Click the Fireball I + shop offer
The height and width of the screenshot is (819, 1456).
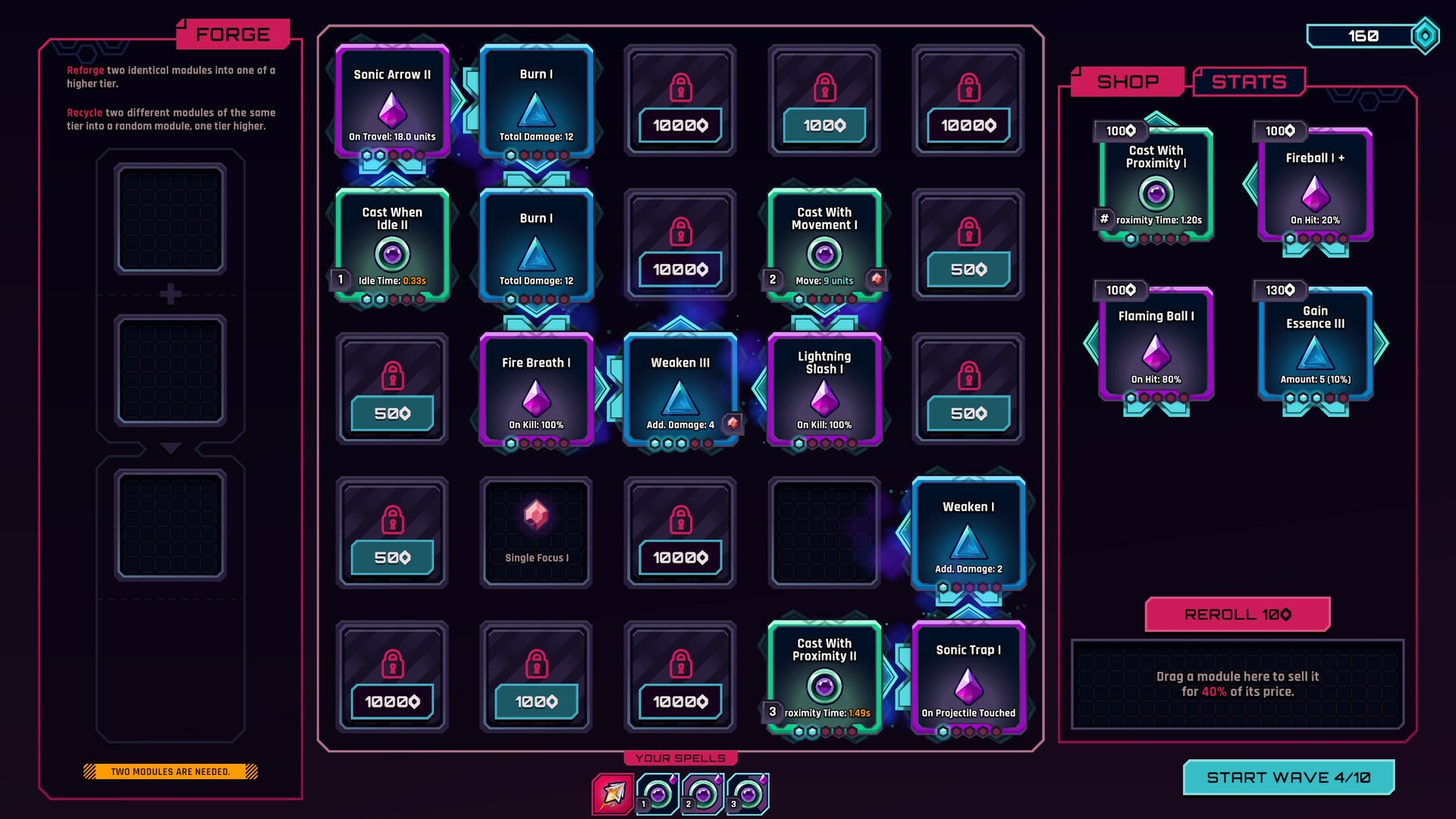pyautogui.click(x=1314, y=186)
